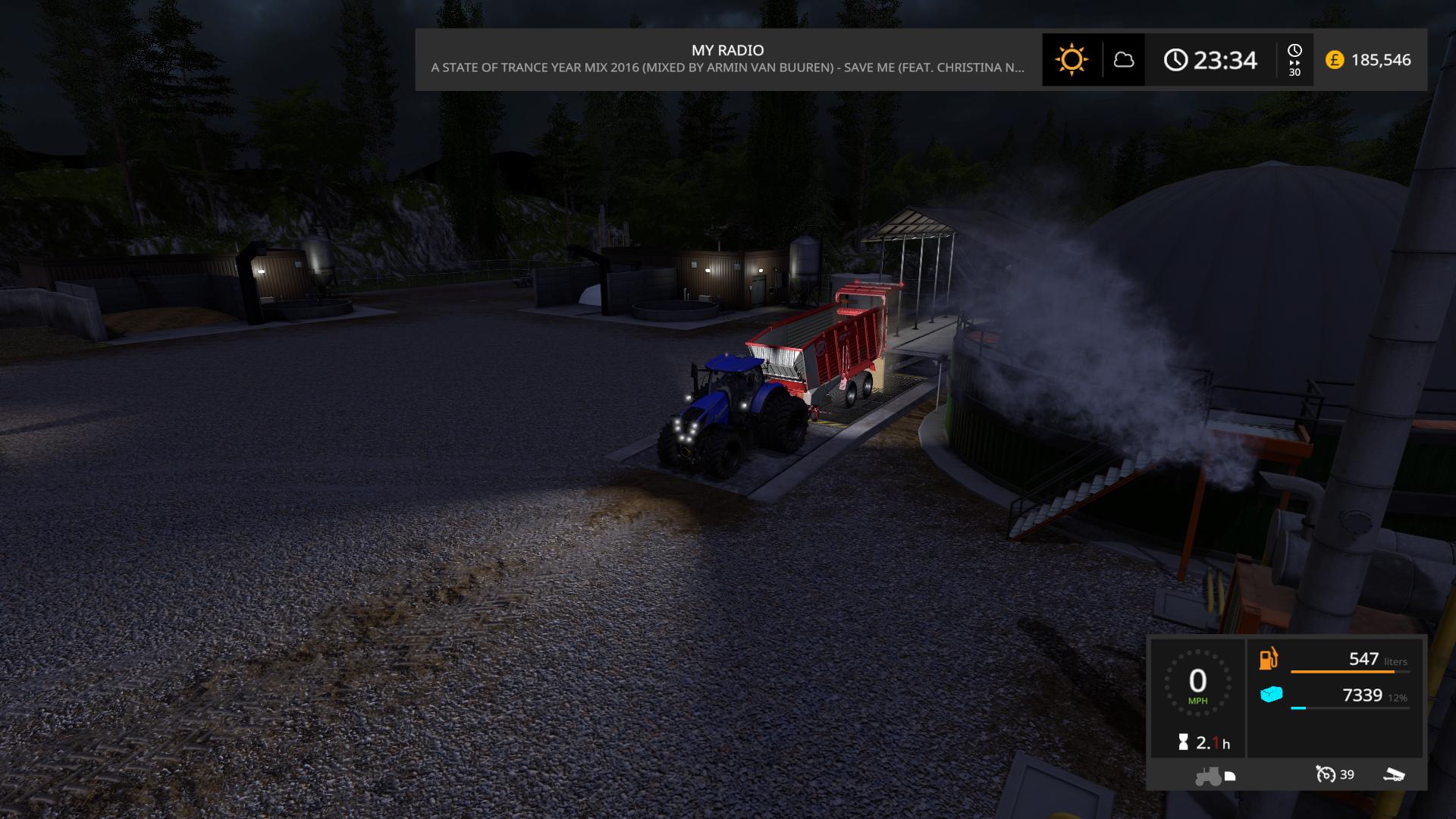
Task: Click the orange fuel pump icon
Action: point(1269,658)
